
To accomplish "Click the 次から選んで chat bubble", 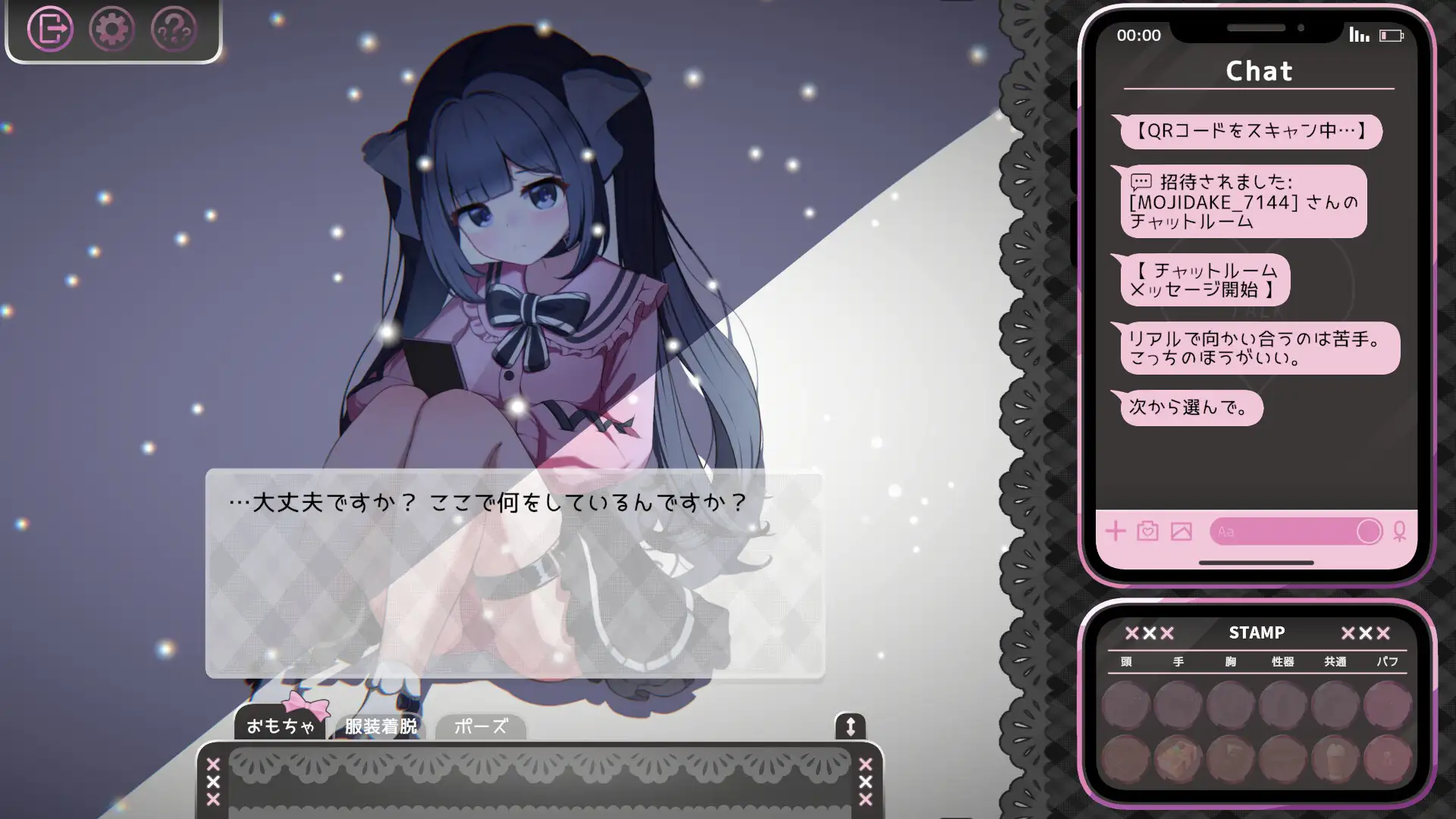I will click(x=1191, y=408).
